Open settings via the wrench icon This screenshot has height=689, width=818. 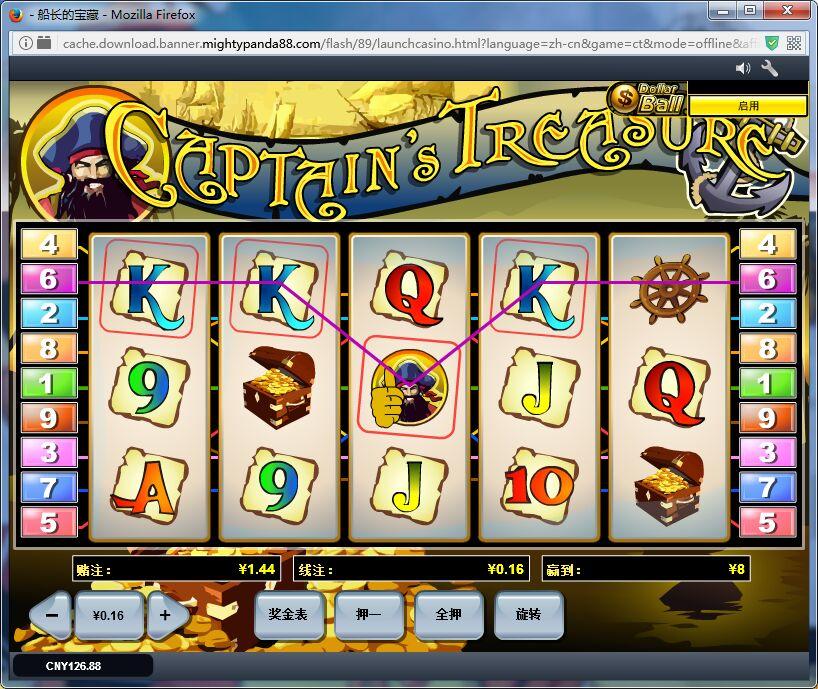pyautogui.click(x=770, y=68)
